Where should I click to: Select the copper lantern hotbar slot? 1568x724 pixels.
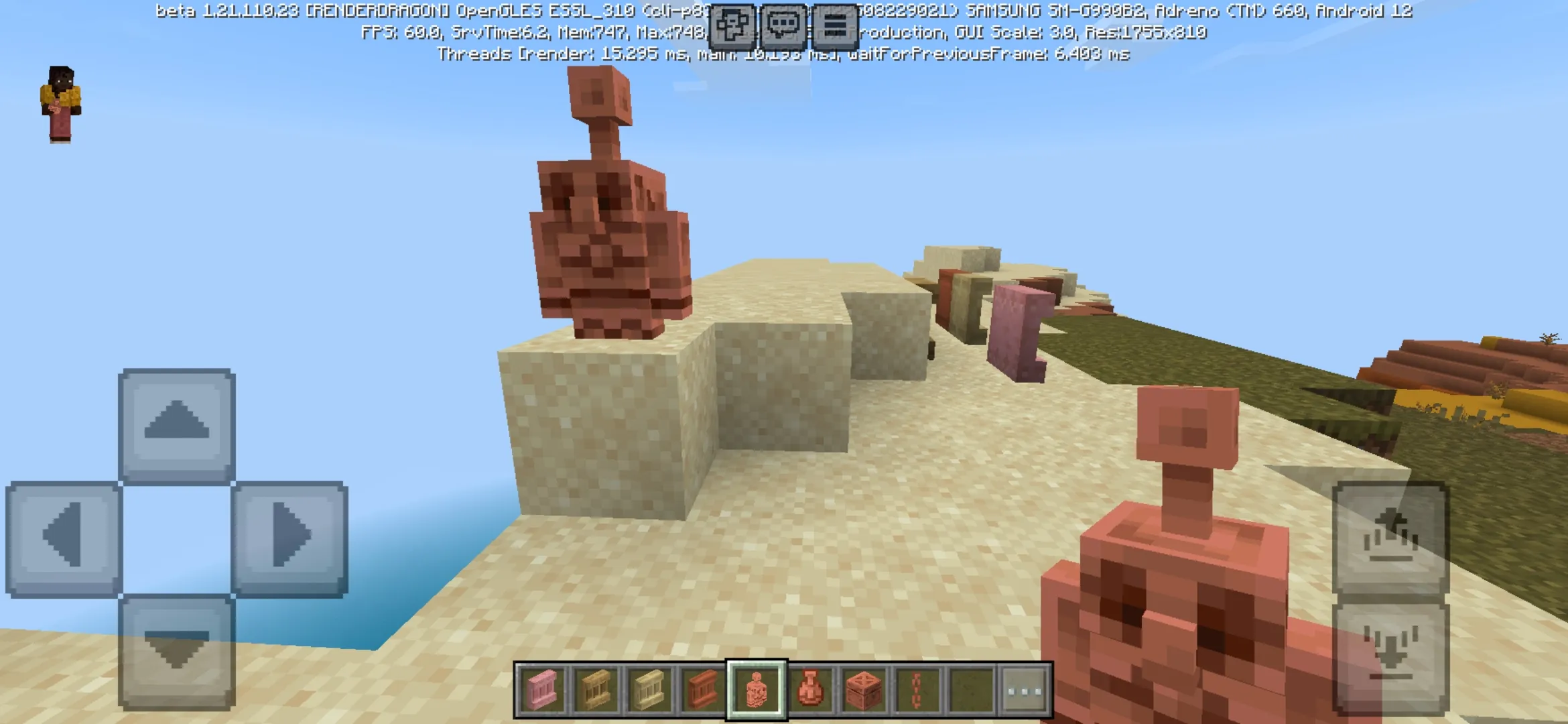click(x=810, y=690)
